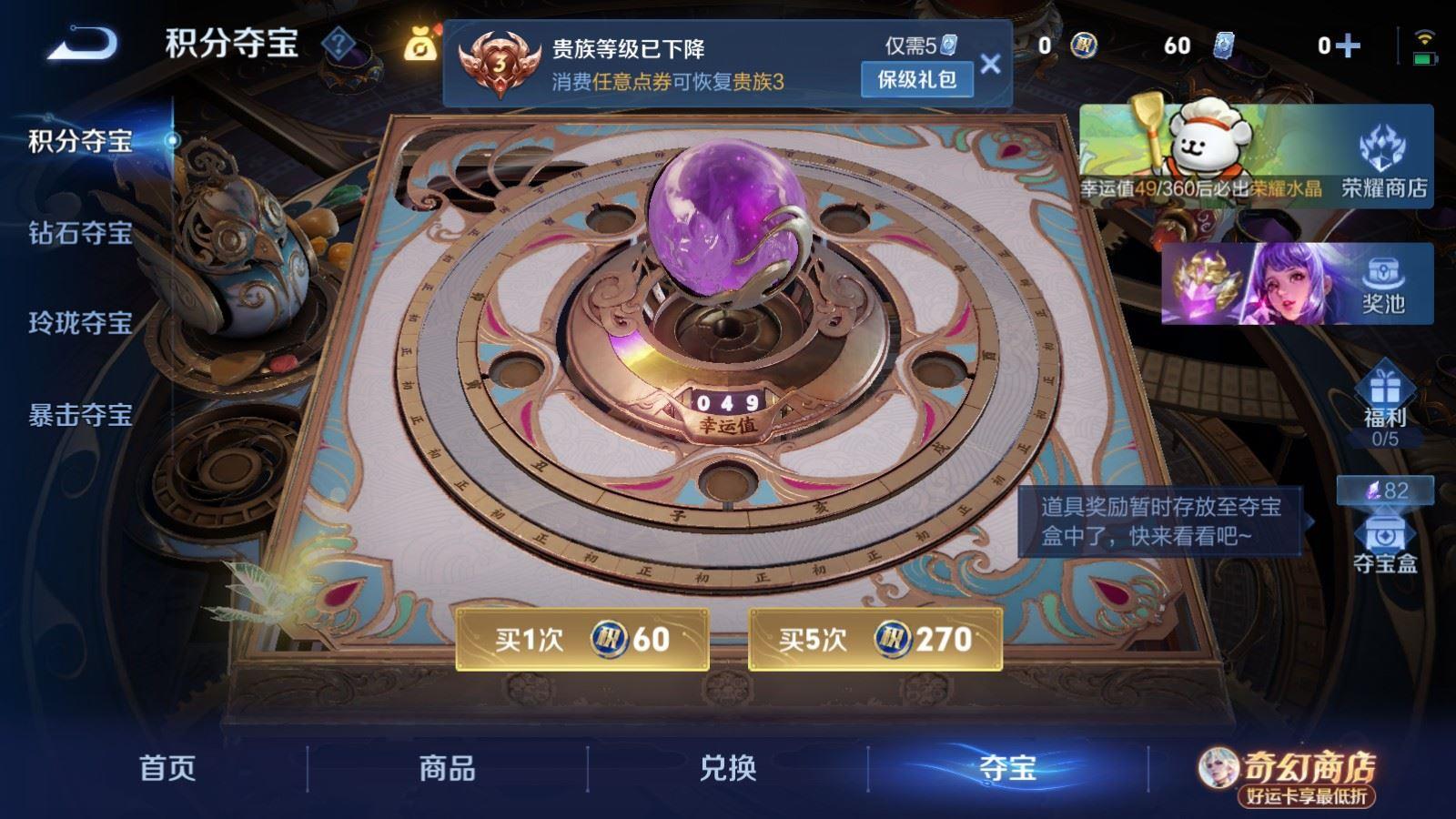Open the 首页 home tab
Screen dimensions: 1456x819
[x=166, y=769]
